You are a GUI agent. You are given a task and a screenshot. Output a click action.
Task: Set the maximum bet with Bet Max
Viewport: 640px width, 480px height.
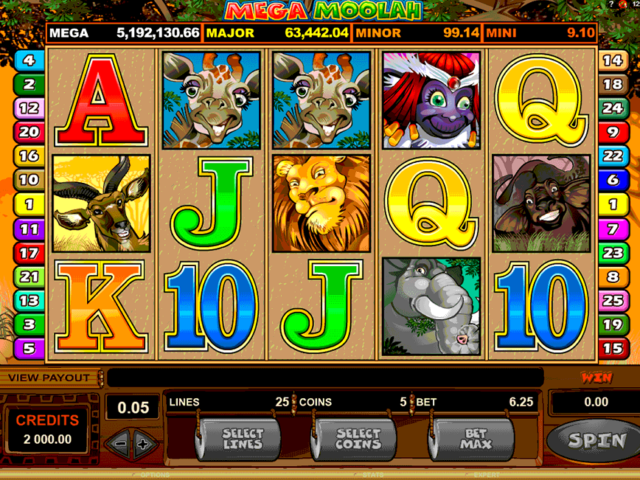[472, 438]
